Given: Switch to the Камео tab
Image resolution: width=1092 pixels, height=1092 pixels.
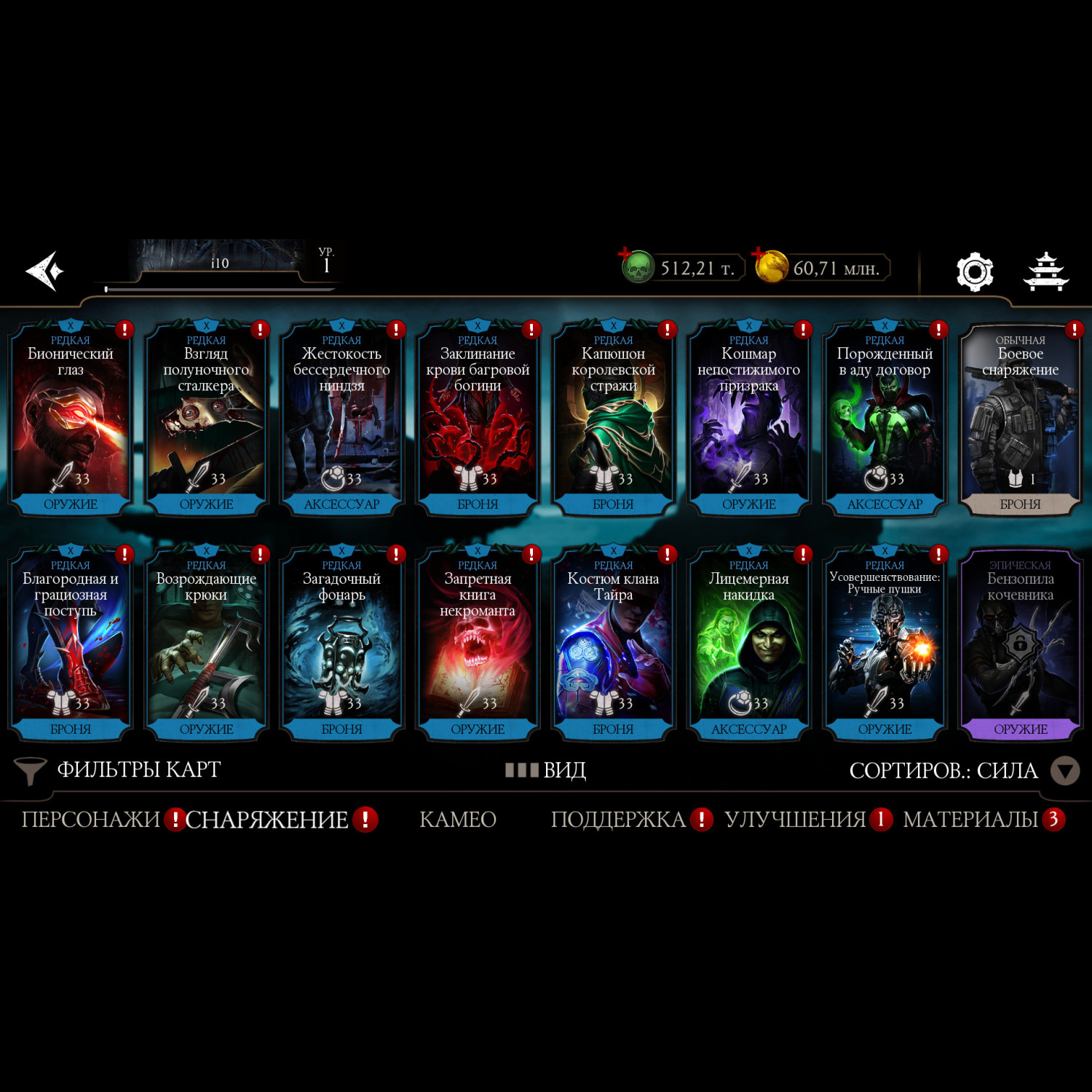Looking at the screenshot, I should click(x=458, y=820).
